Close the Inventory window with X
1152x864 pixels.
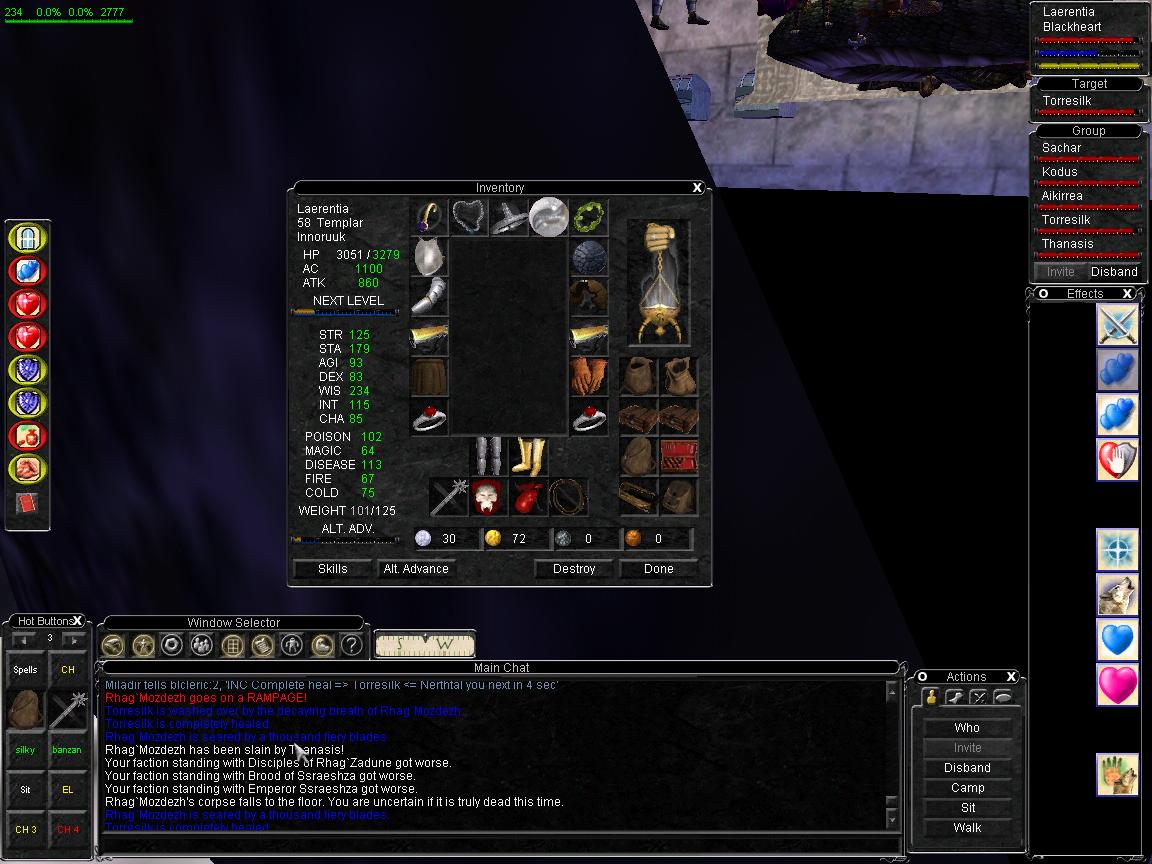coord(698,188)
